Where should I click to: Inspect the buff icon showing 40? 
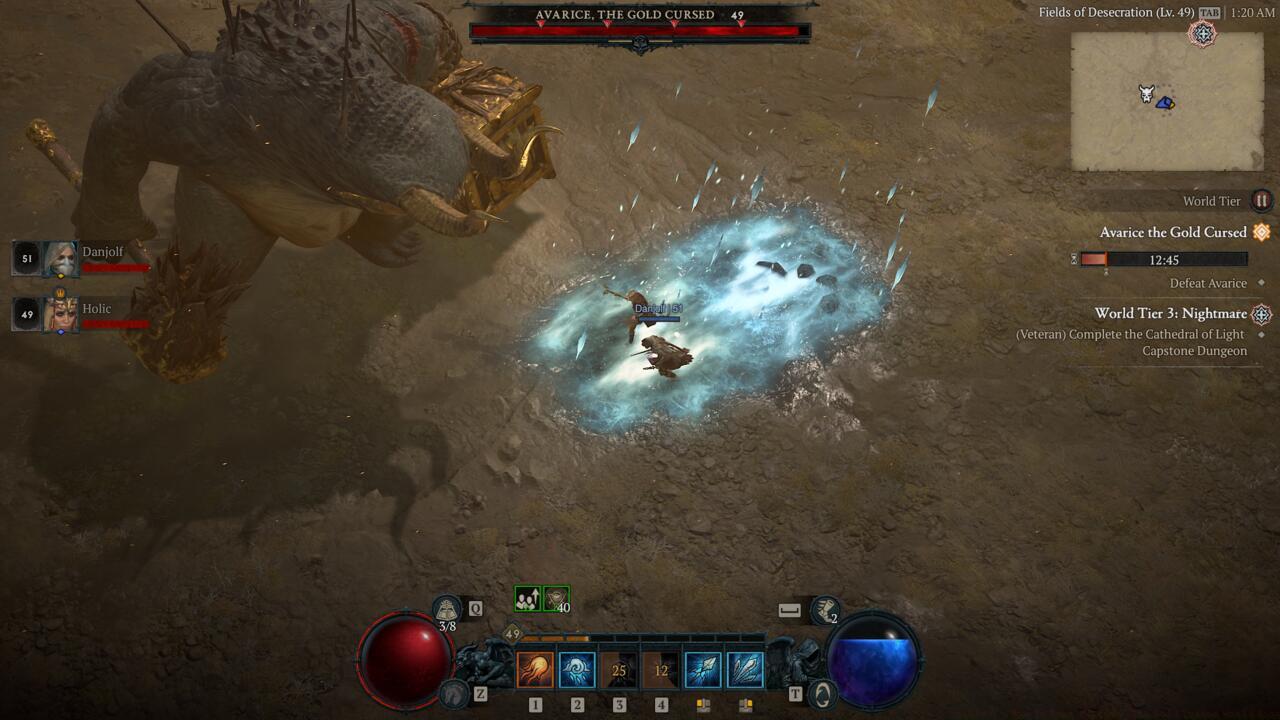click(x=556, y=599)
